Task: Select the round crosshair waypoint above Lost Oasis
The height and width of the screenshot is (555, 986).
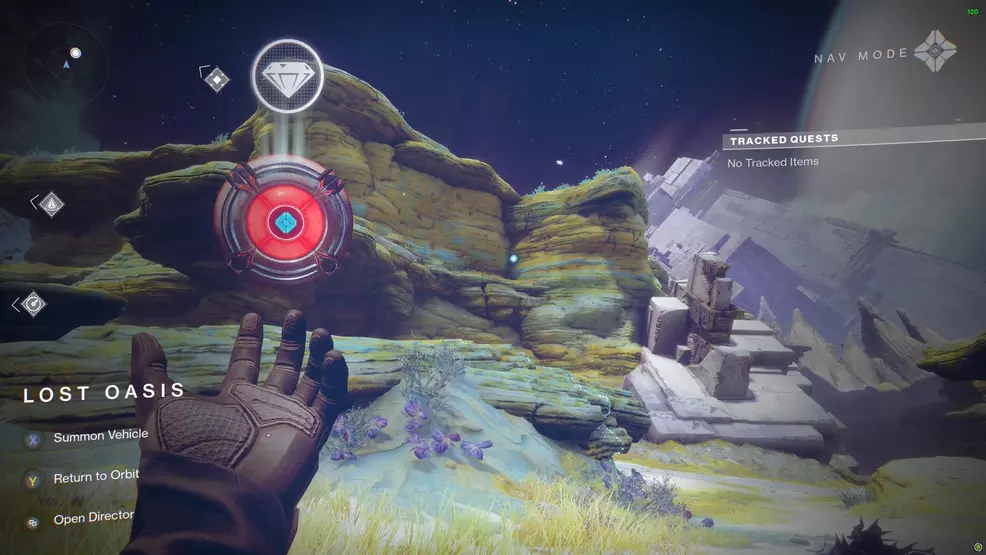Action: click(32, 303)
